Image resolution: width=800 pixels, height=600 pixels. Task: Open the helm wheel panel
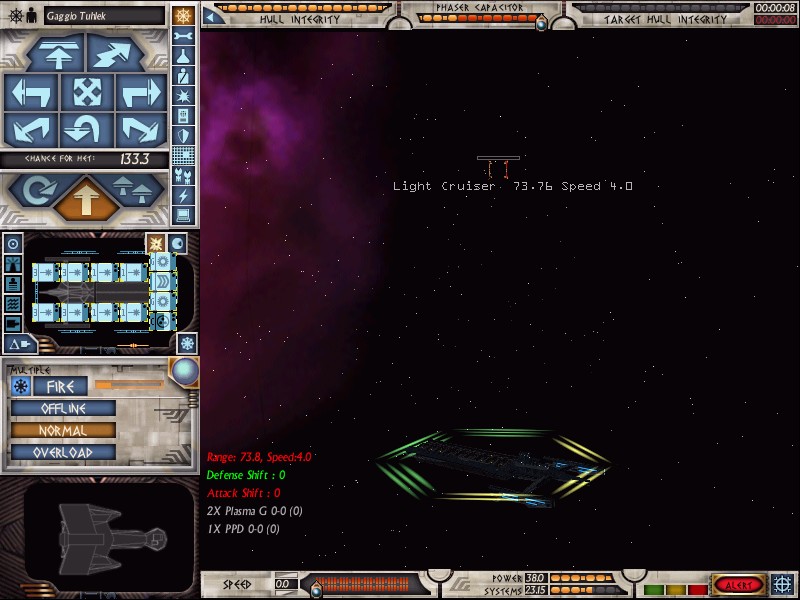[x=183, y=15]
